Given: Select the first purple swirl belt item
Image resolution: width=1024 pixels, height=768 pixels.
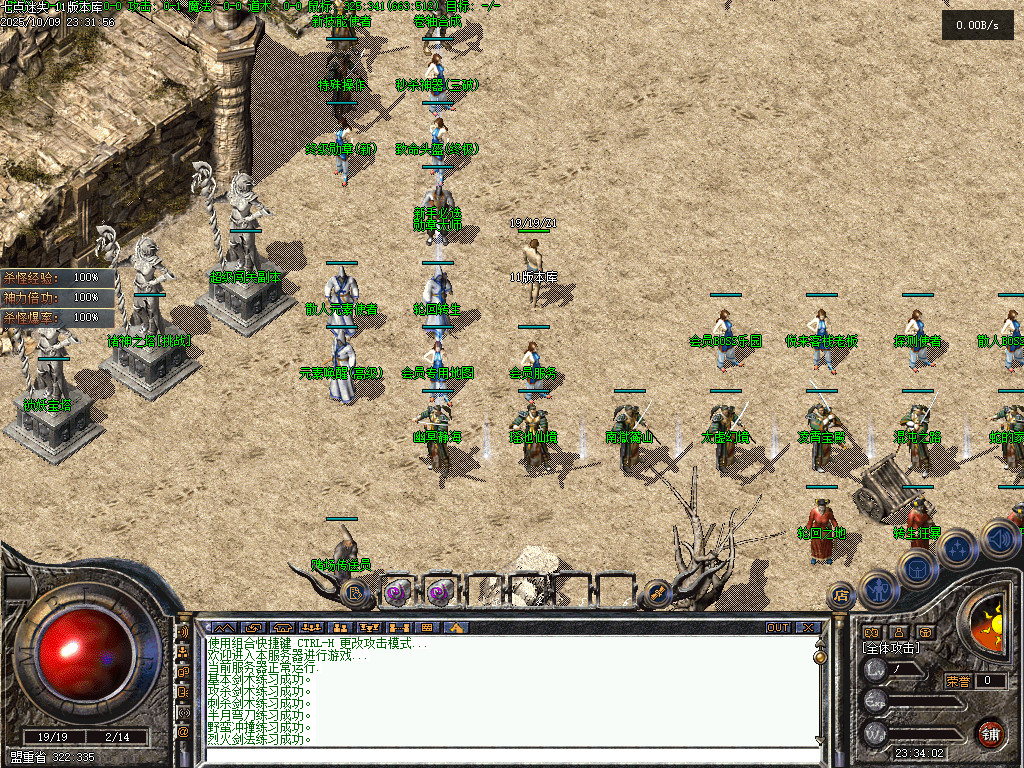Looking at the screenshot, I should [396, 592].
